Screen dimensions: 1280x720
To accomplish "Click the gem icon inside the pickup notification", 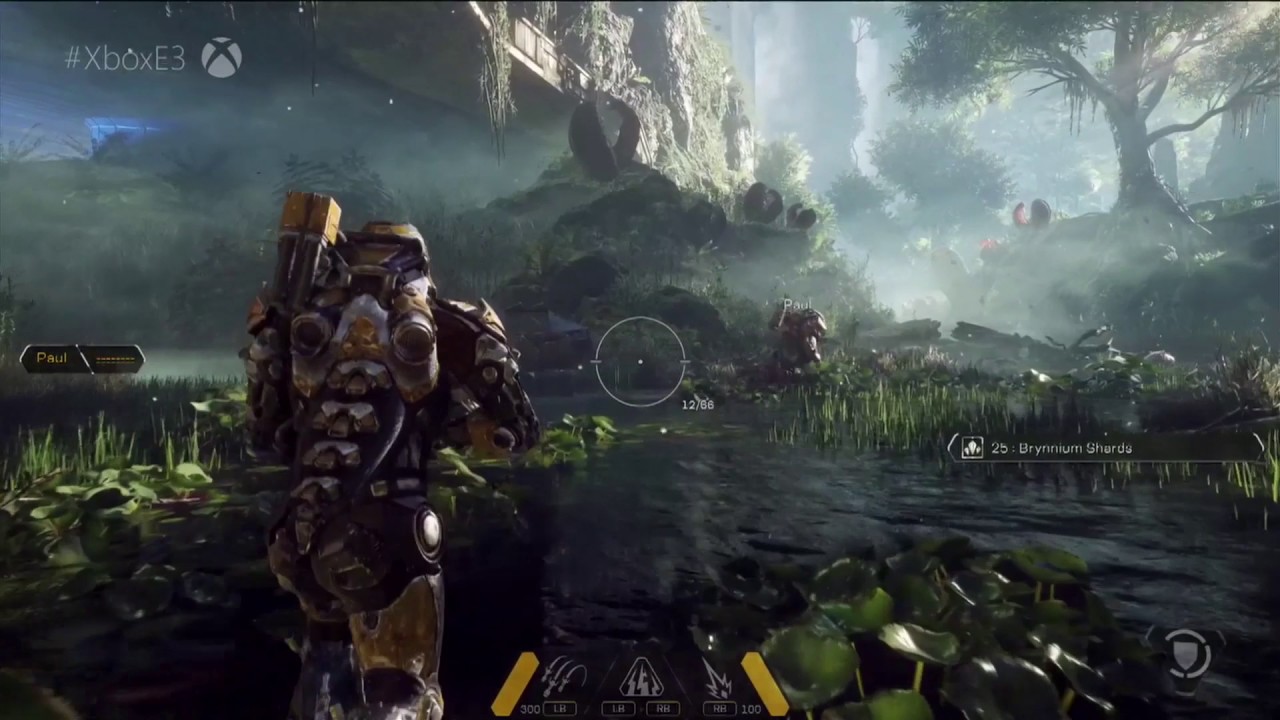I will 972,448.
